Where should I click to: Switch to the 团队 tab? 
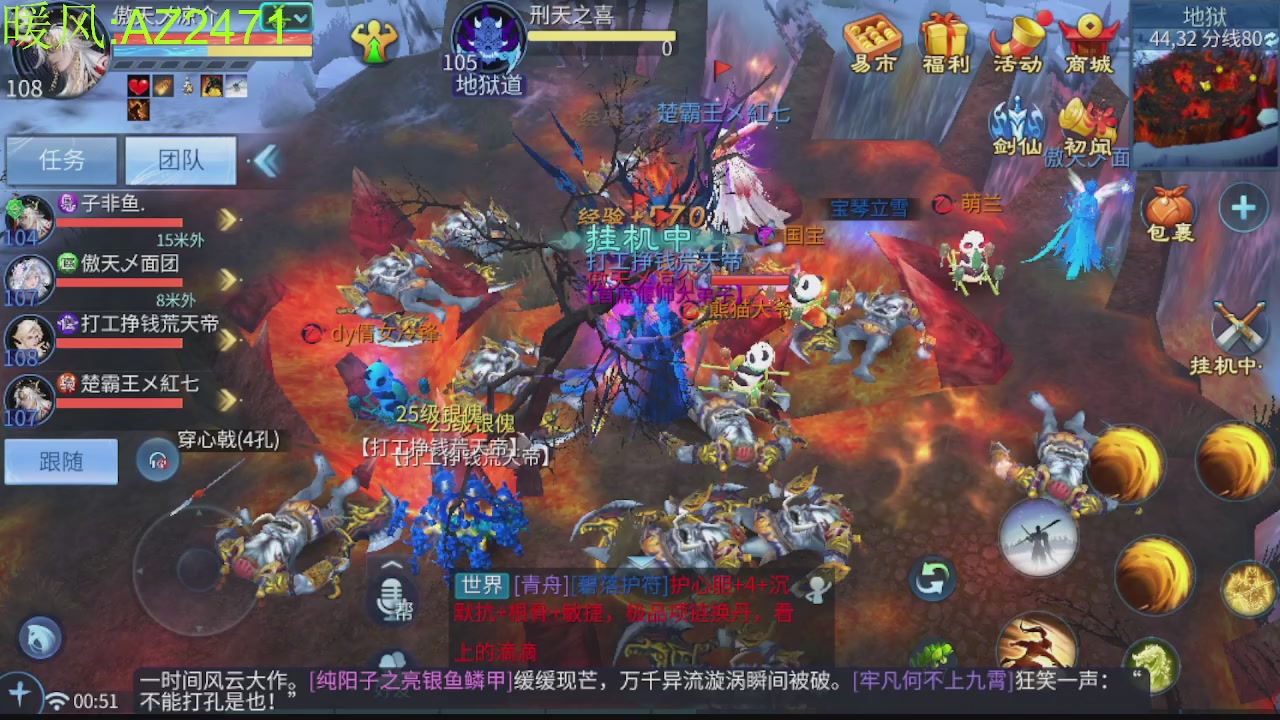[x=180, y=160]
